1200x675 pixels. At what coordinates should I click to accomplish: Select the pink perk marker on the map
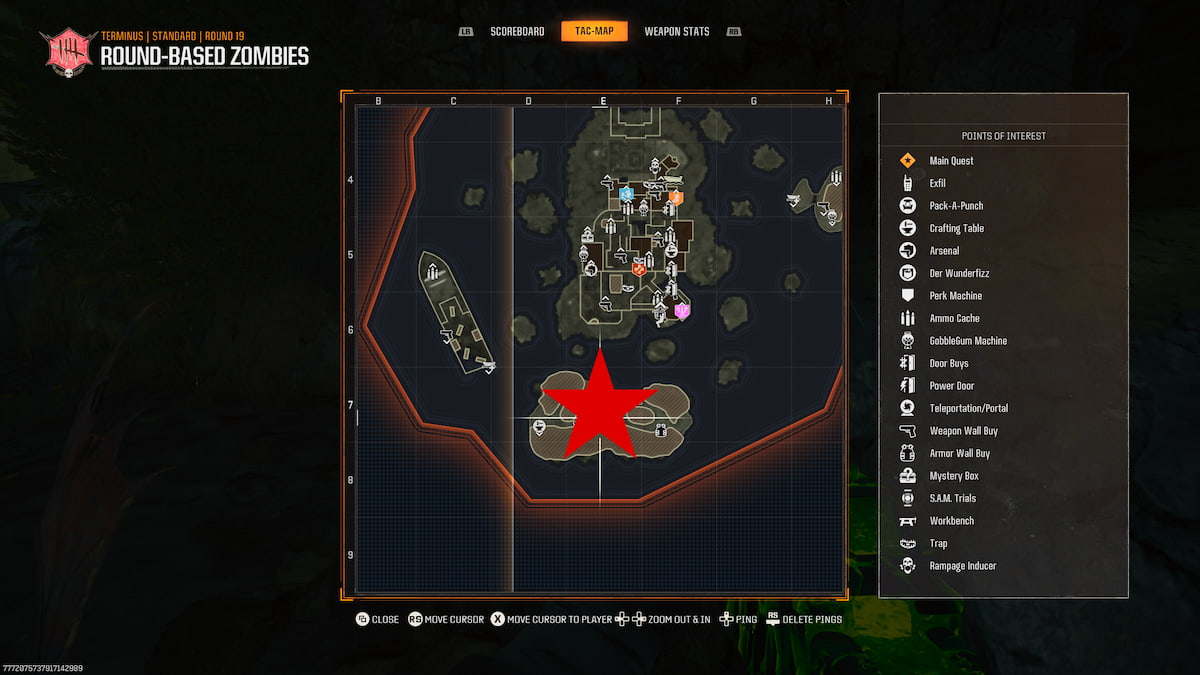(683, 311)
